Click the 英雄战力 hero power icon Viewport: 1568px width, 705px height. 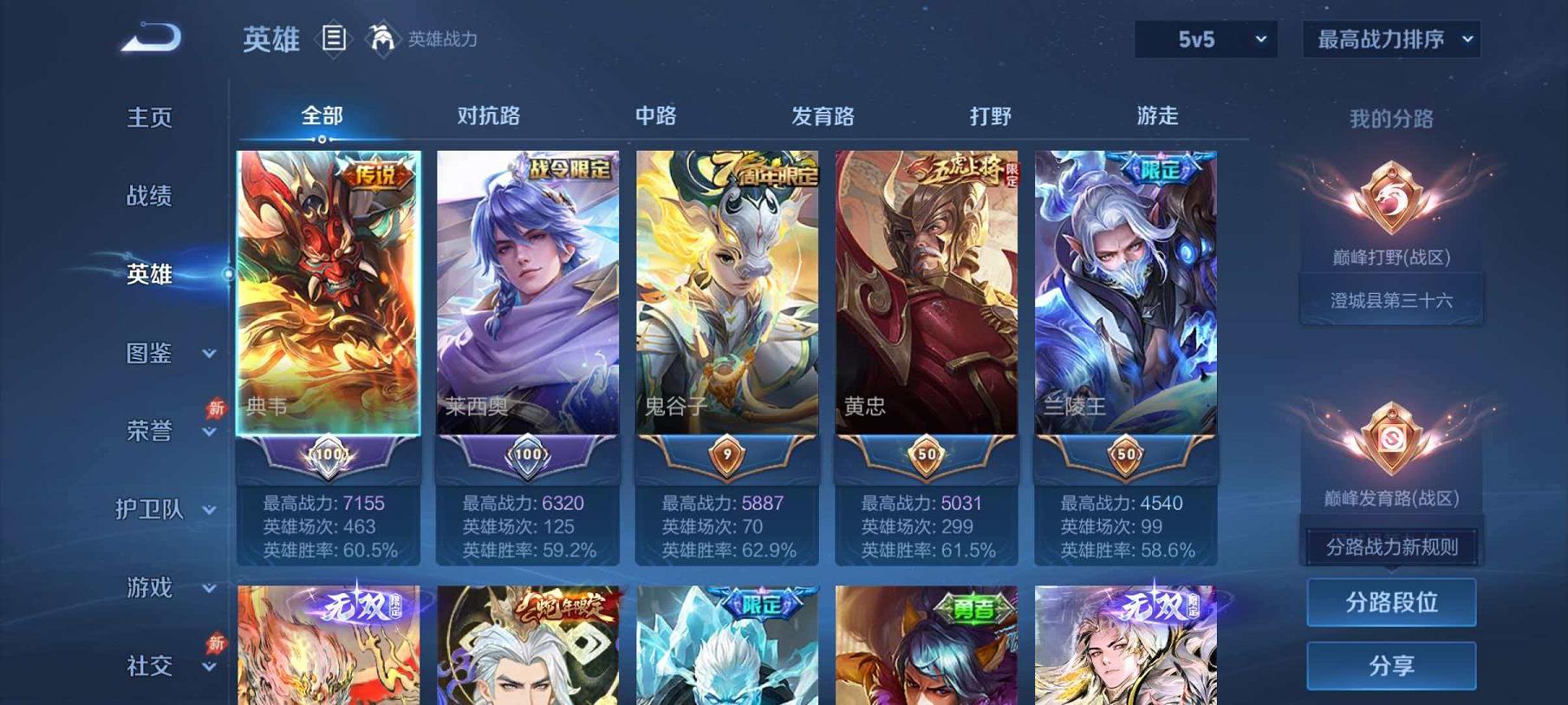point(384,38)
